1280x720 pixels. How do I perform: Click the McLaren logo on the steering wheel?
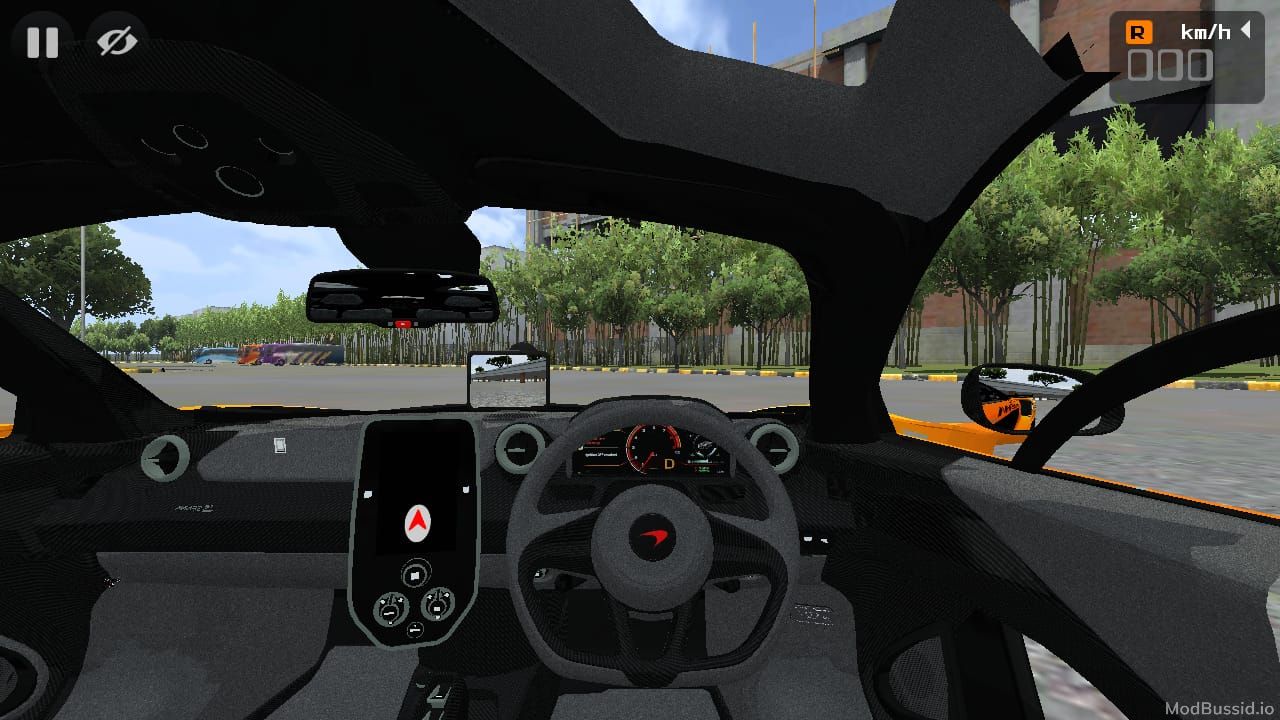click(x=652, y=538)
